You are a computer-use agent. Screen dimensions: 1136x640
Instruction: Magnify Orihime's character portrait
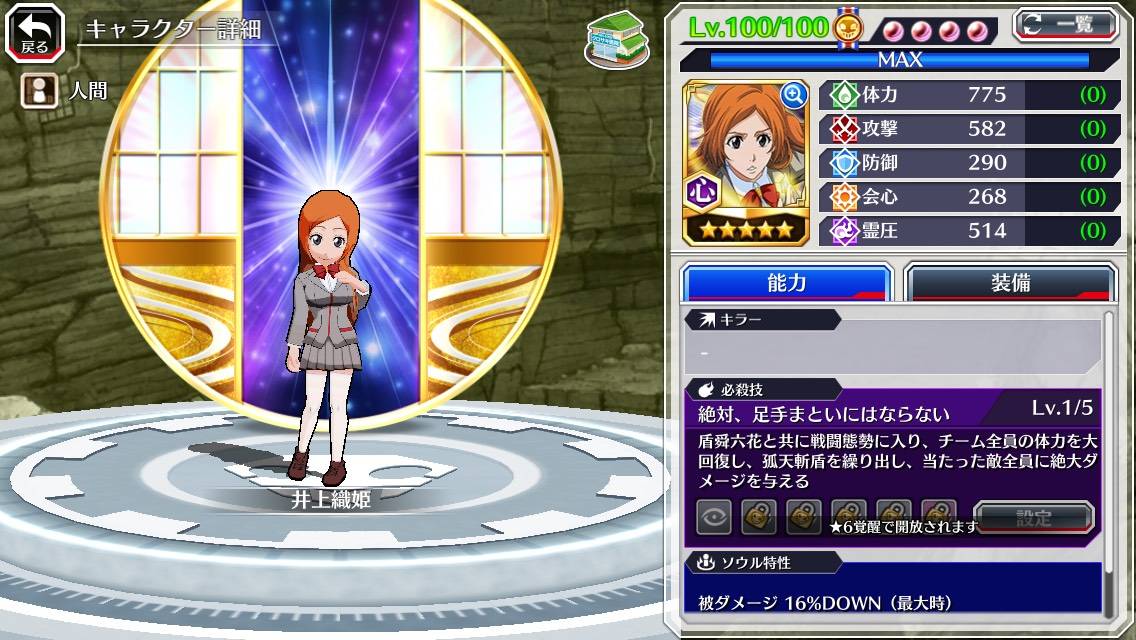click(x=794, y=95)
